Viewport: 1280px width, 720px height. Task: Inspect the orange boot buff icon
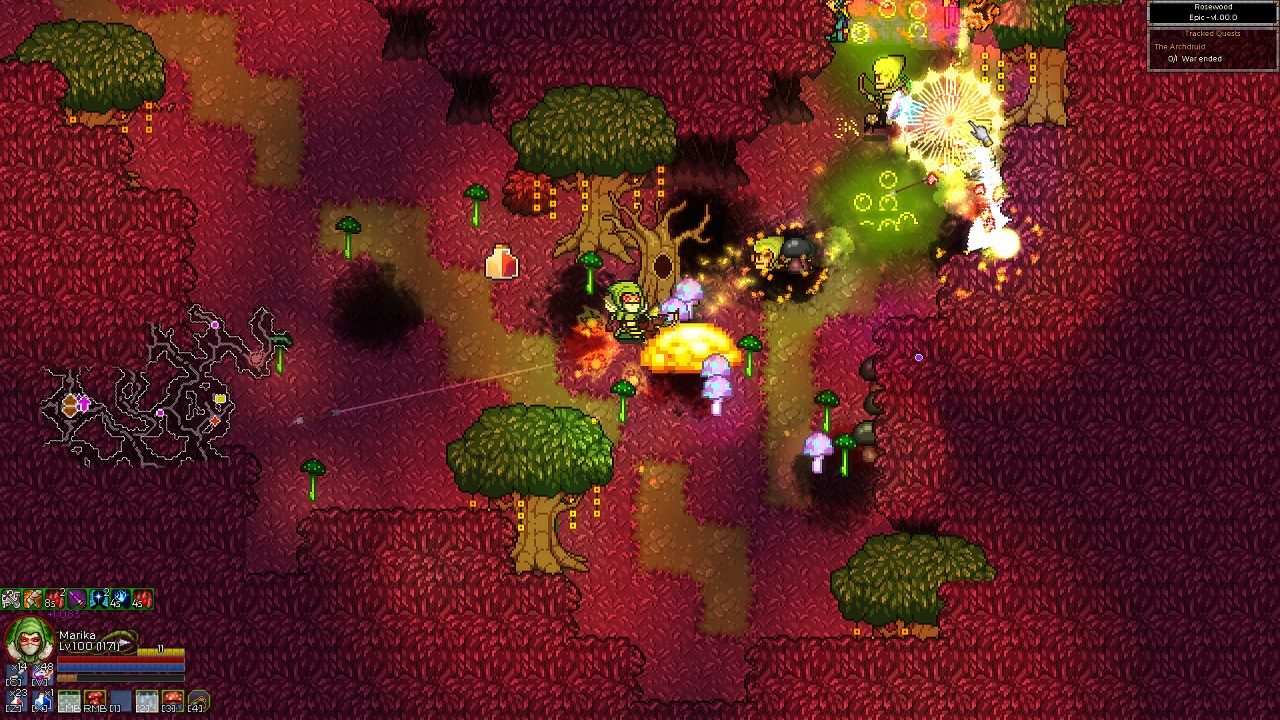[x=33, y=599]
